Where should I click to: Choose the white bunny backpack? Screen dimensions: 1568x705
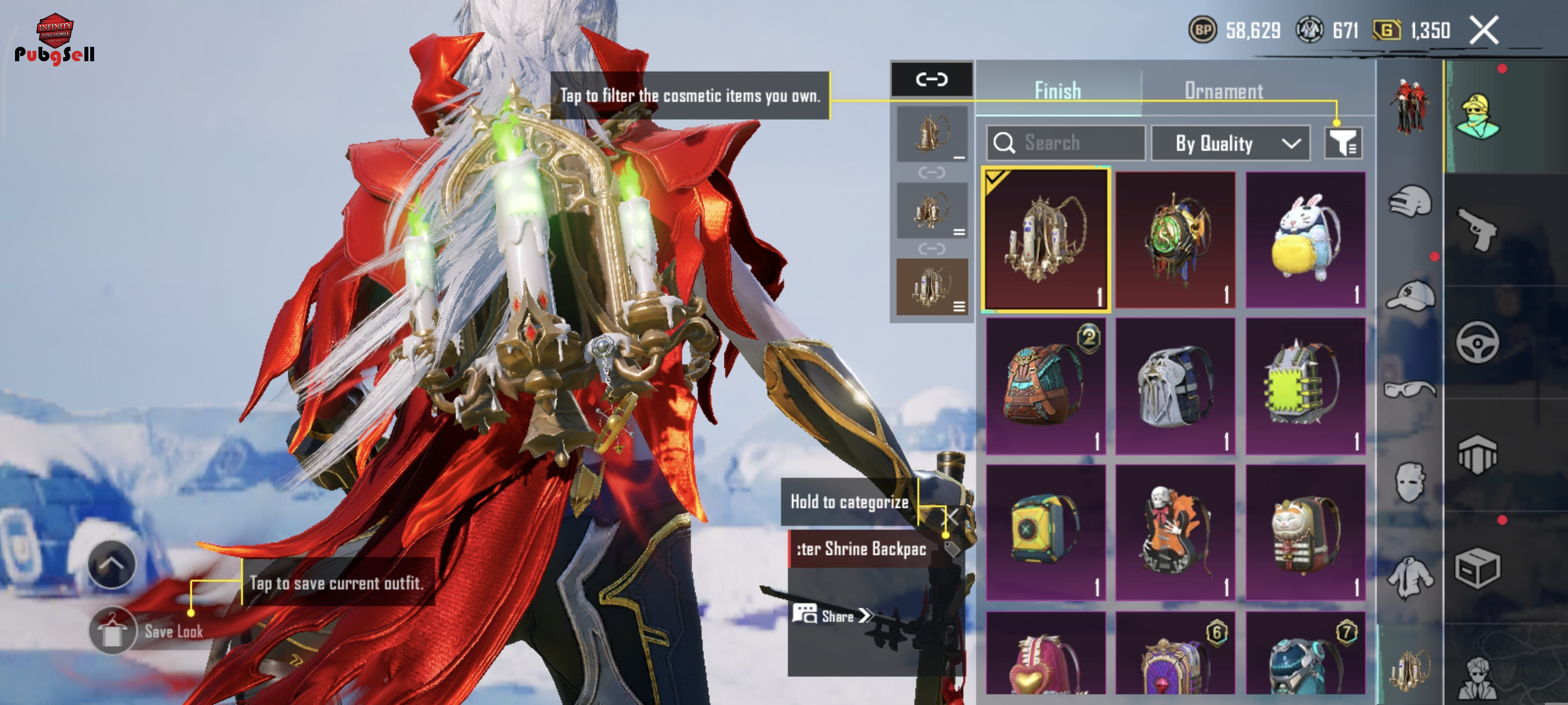[x=1305, y=240]
